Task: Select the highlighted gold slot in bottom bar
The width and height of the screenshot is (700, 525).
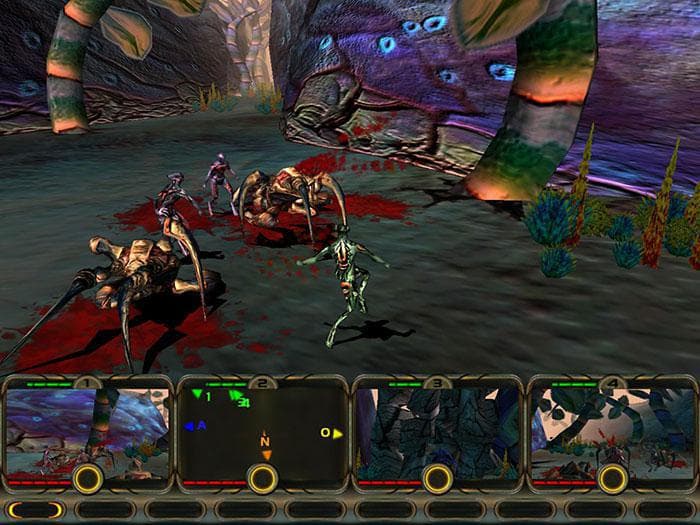Action: point(37,510)
